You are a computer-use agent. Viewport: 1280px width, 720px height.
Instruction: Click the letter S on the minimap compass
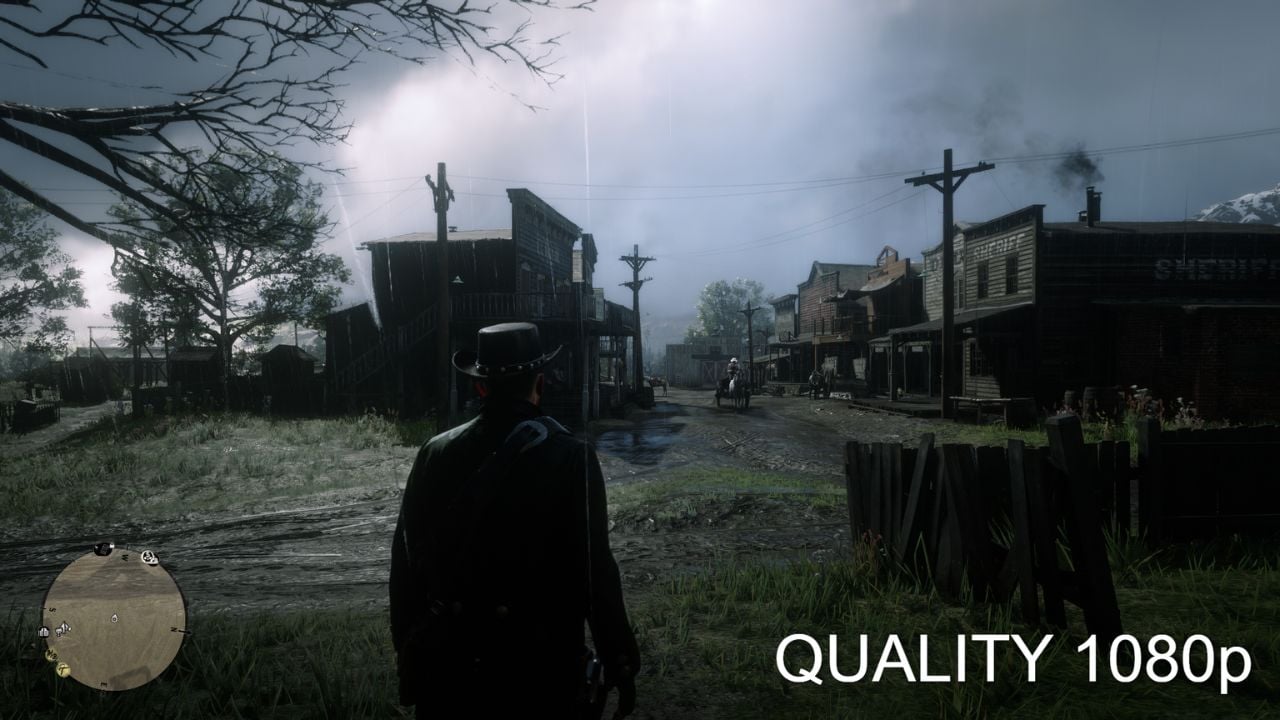click(52, 609)
